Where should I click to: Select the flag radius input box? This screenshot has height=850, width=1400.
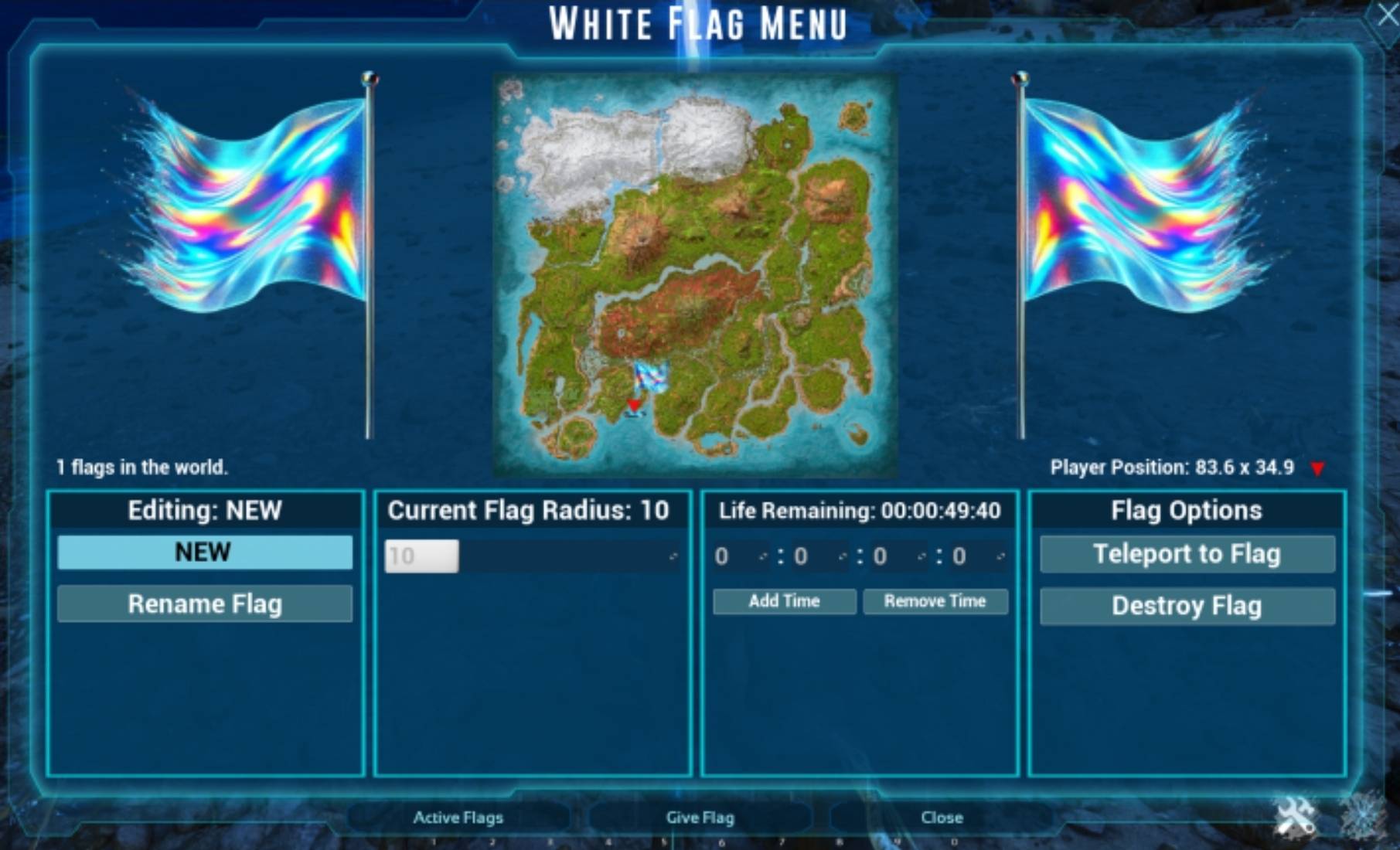click(x=421, y=556)
